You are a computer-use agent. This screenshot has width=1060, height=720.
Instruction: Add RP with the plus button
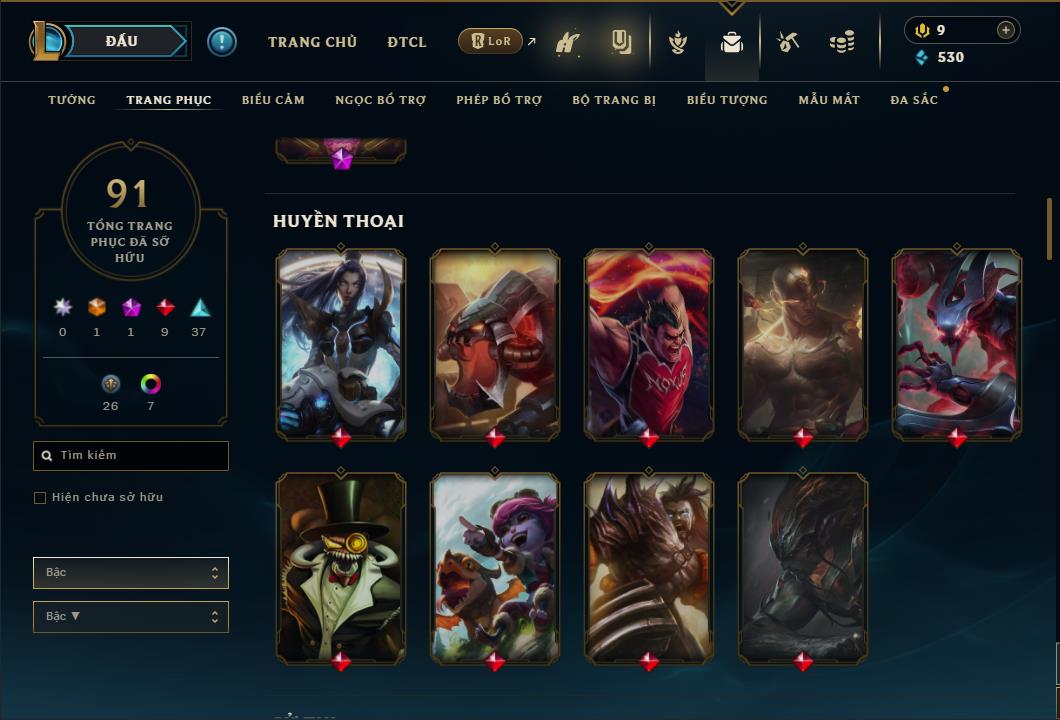(1006, 30)
